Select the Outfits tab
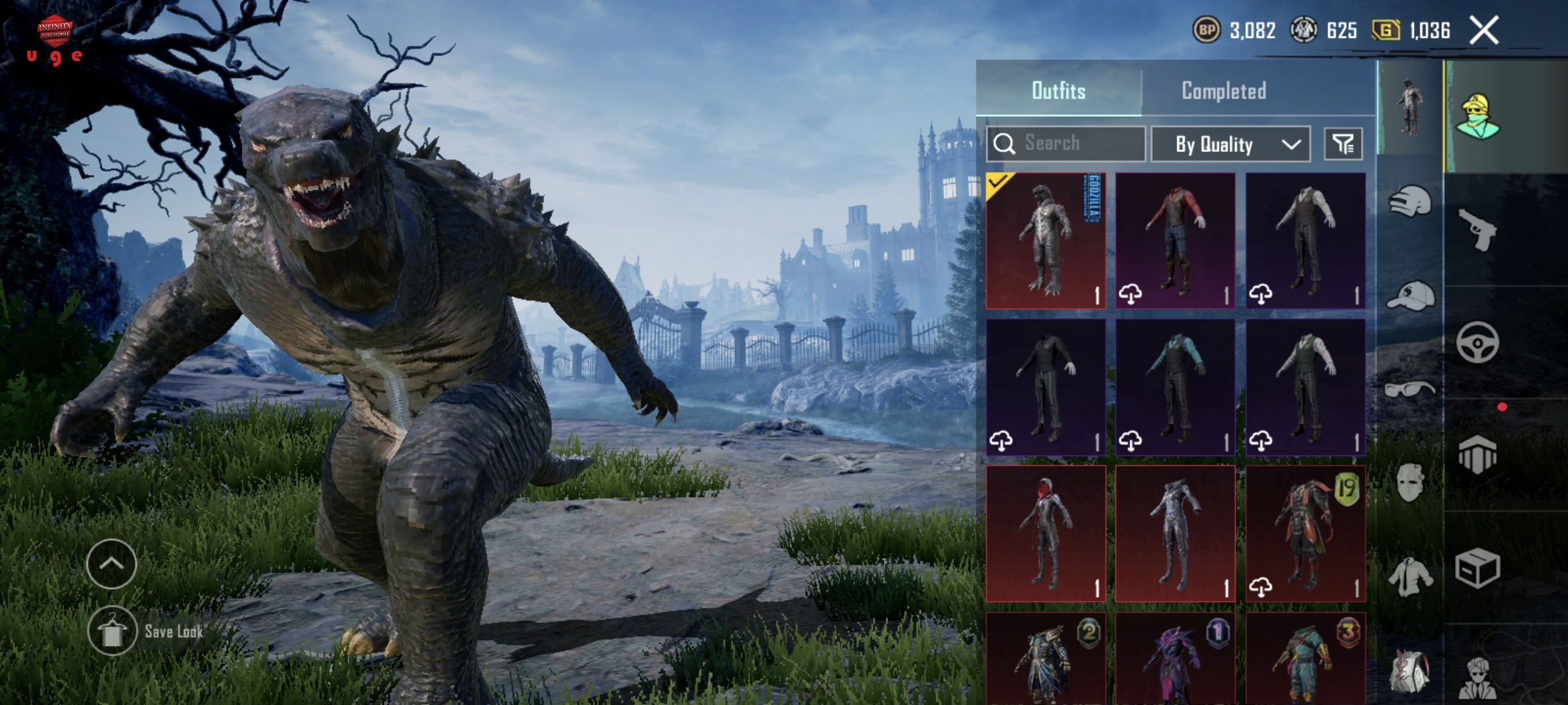Image resolution: width=1568 pixels, height=705 pixels. [x=1058, y=91]
